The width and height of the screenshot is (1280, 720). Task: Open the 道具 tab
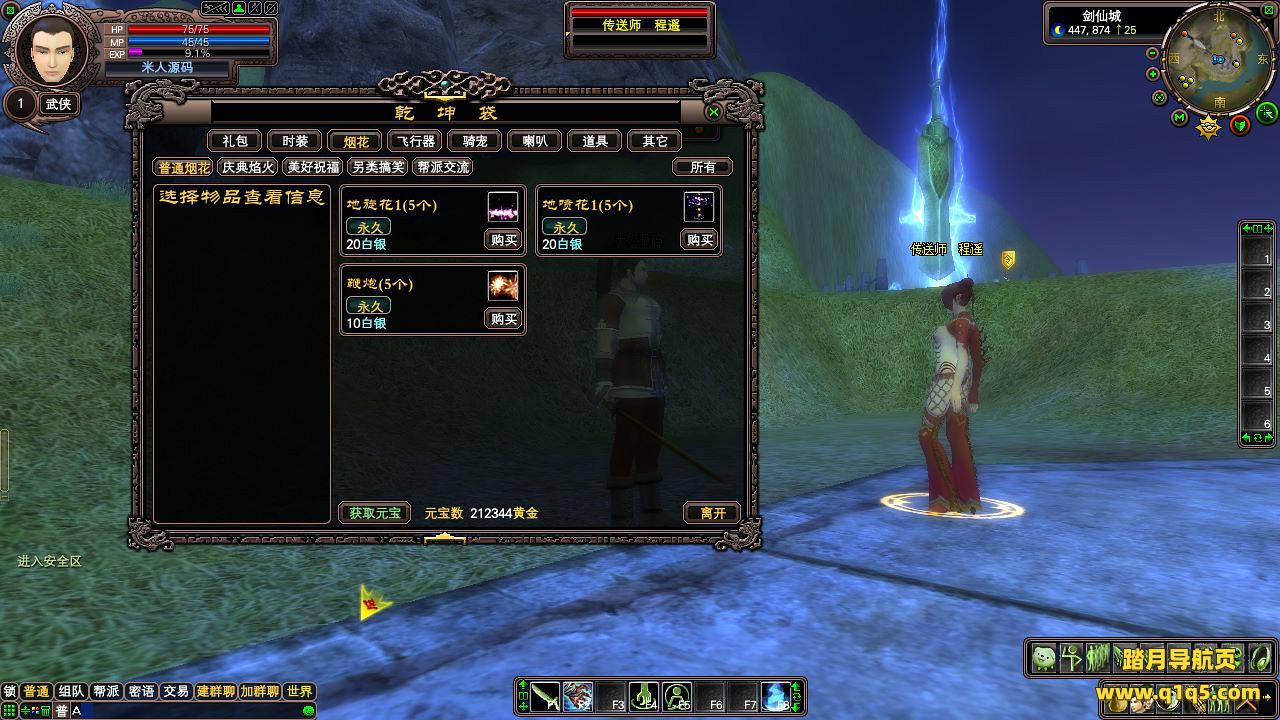[595, 142]
